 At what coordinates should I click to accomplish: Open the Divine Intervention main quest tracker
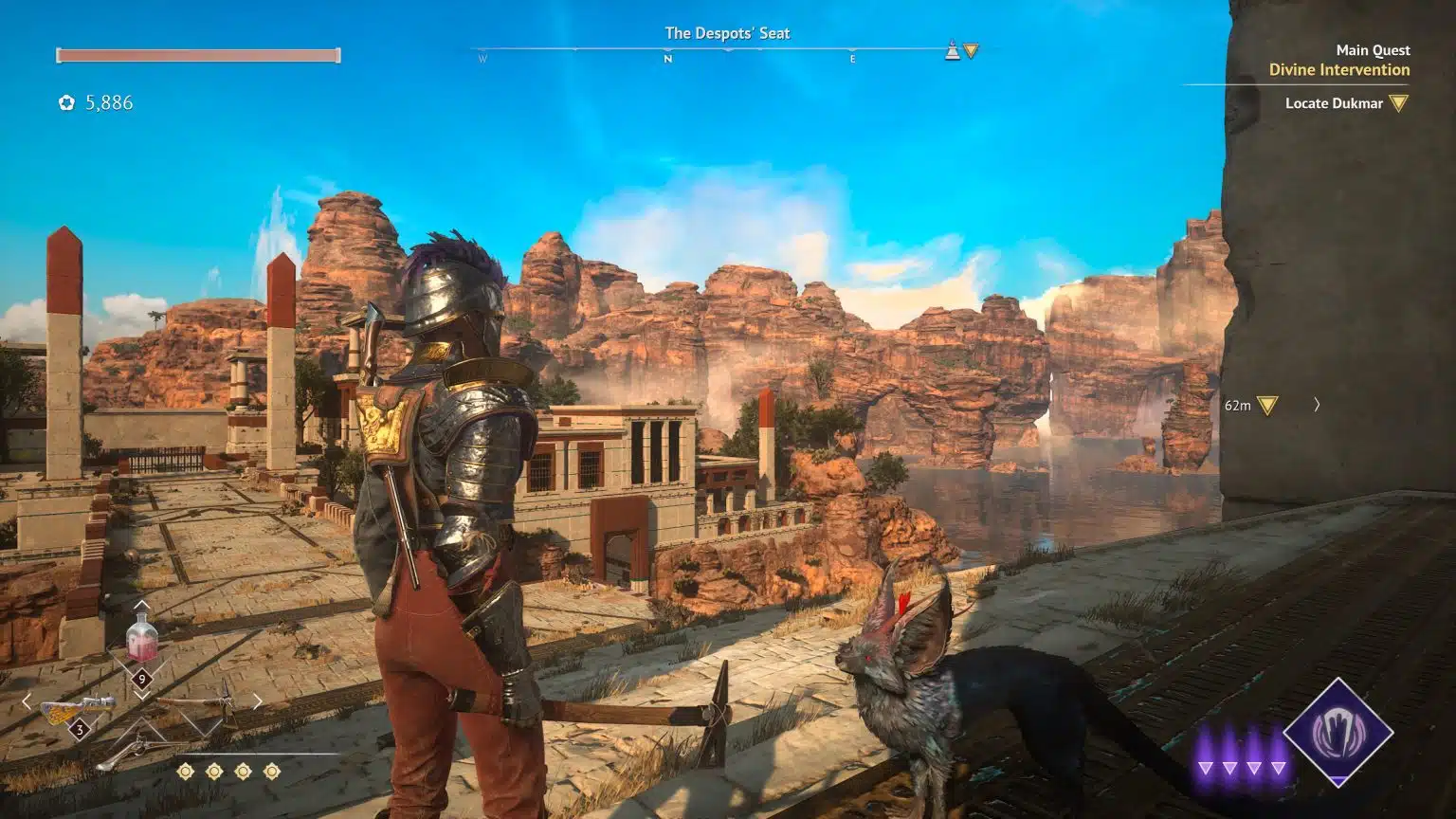coord(1338,69)
